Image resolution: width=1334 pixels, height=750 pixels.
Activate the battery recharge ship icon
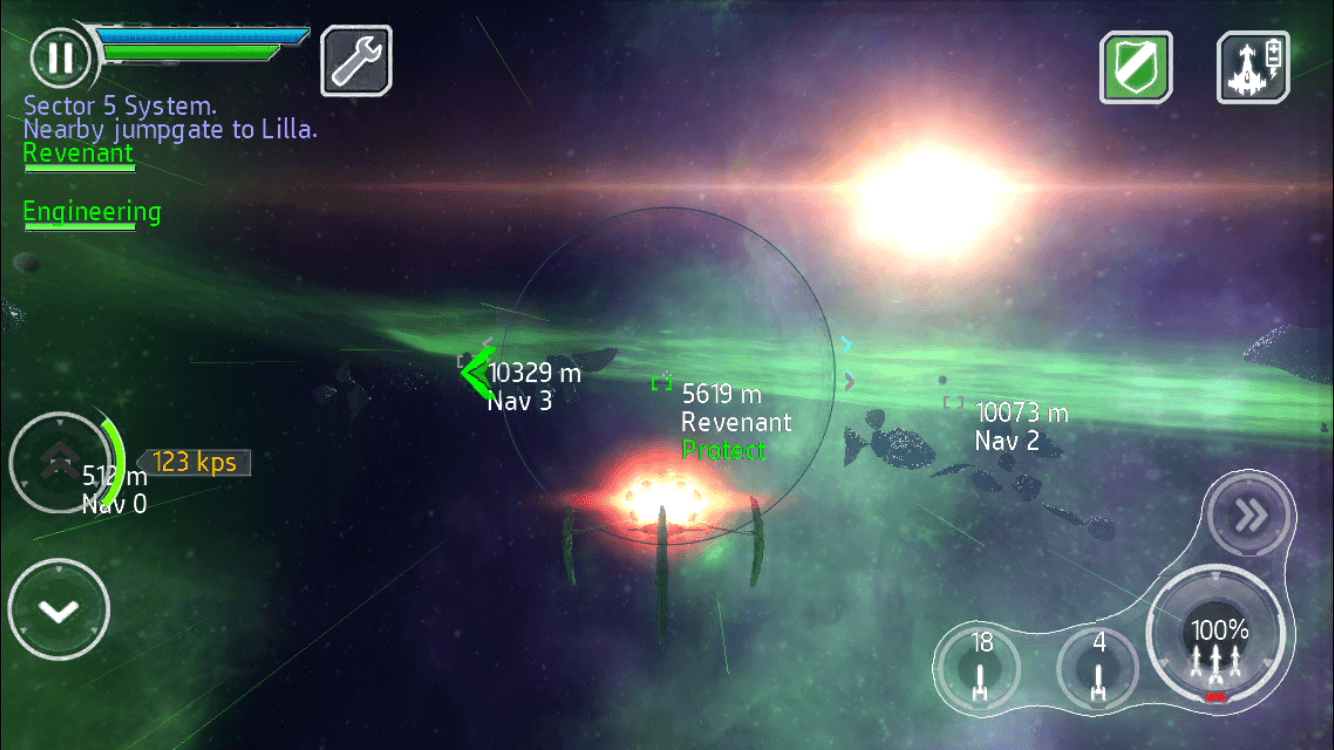click(1252, 67)
